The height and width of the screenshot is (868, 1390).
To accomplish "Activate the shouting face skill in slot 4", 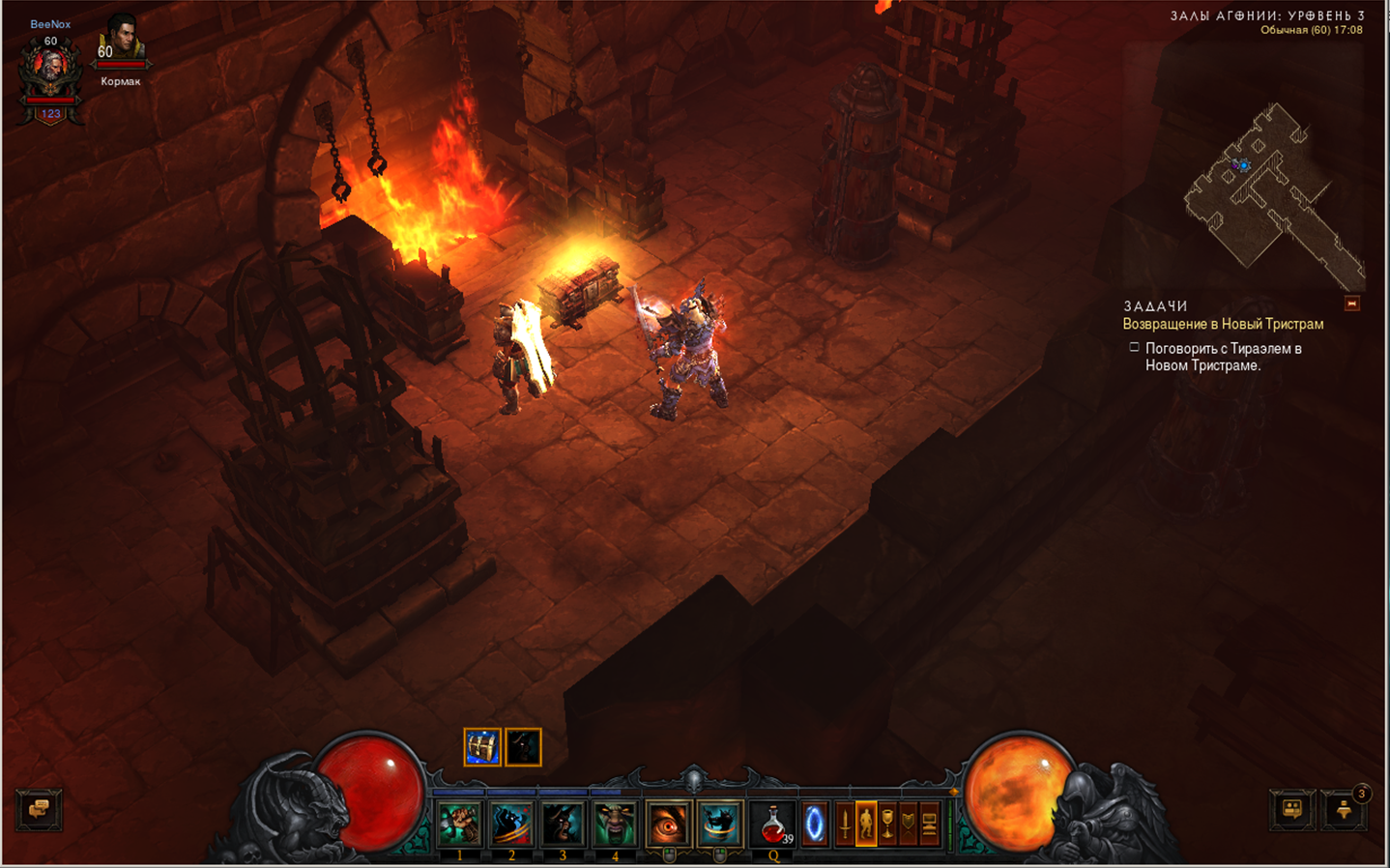I will tap(614, 825).
